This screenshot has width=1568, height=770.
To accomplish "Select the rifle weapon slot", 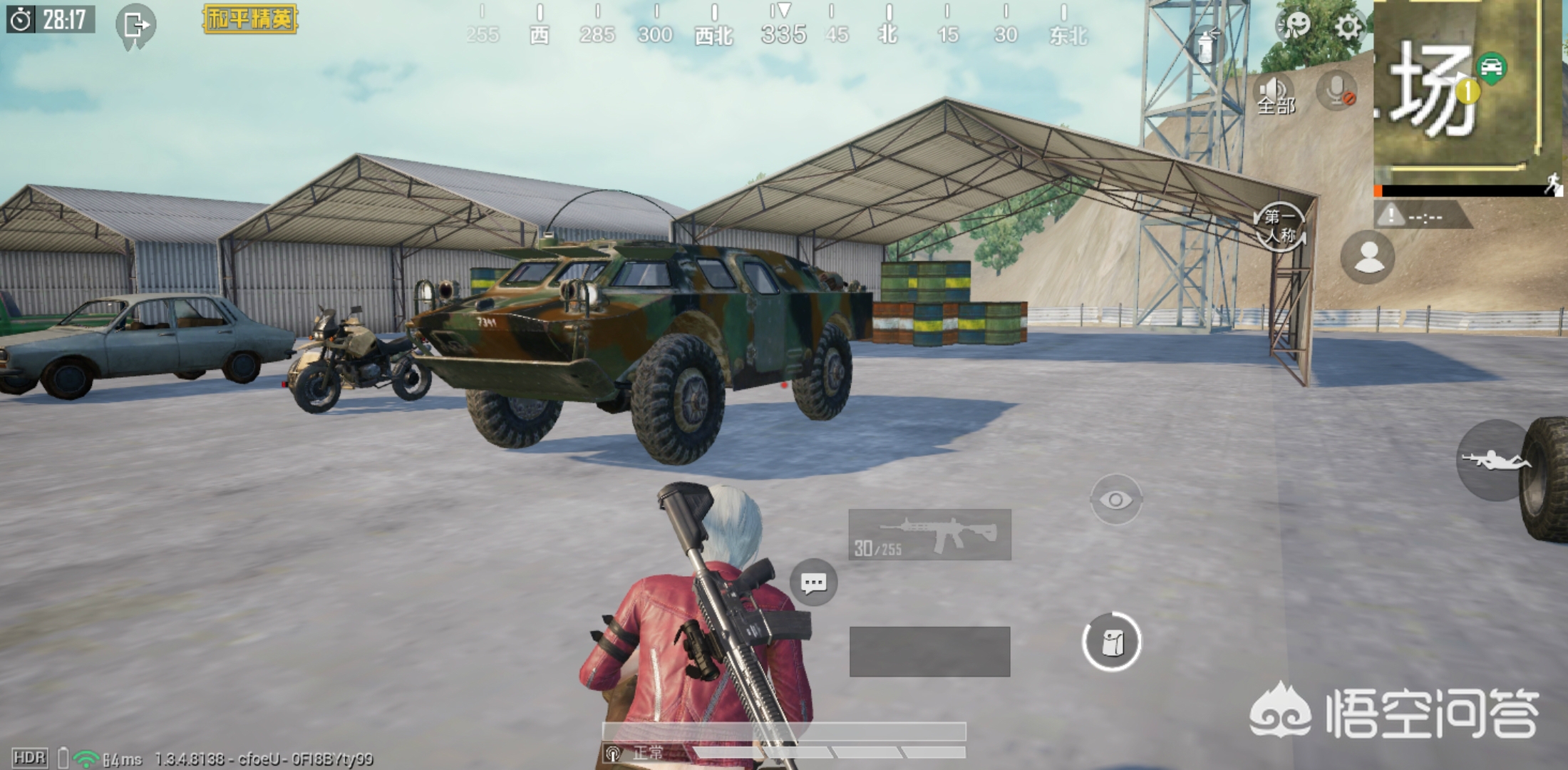I will tap(929, 534).
